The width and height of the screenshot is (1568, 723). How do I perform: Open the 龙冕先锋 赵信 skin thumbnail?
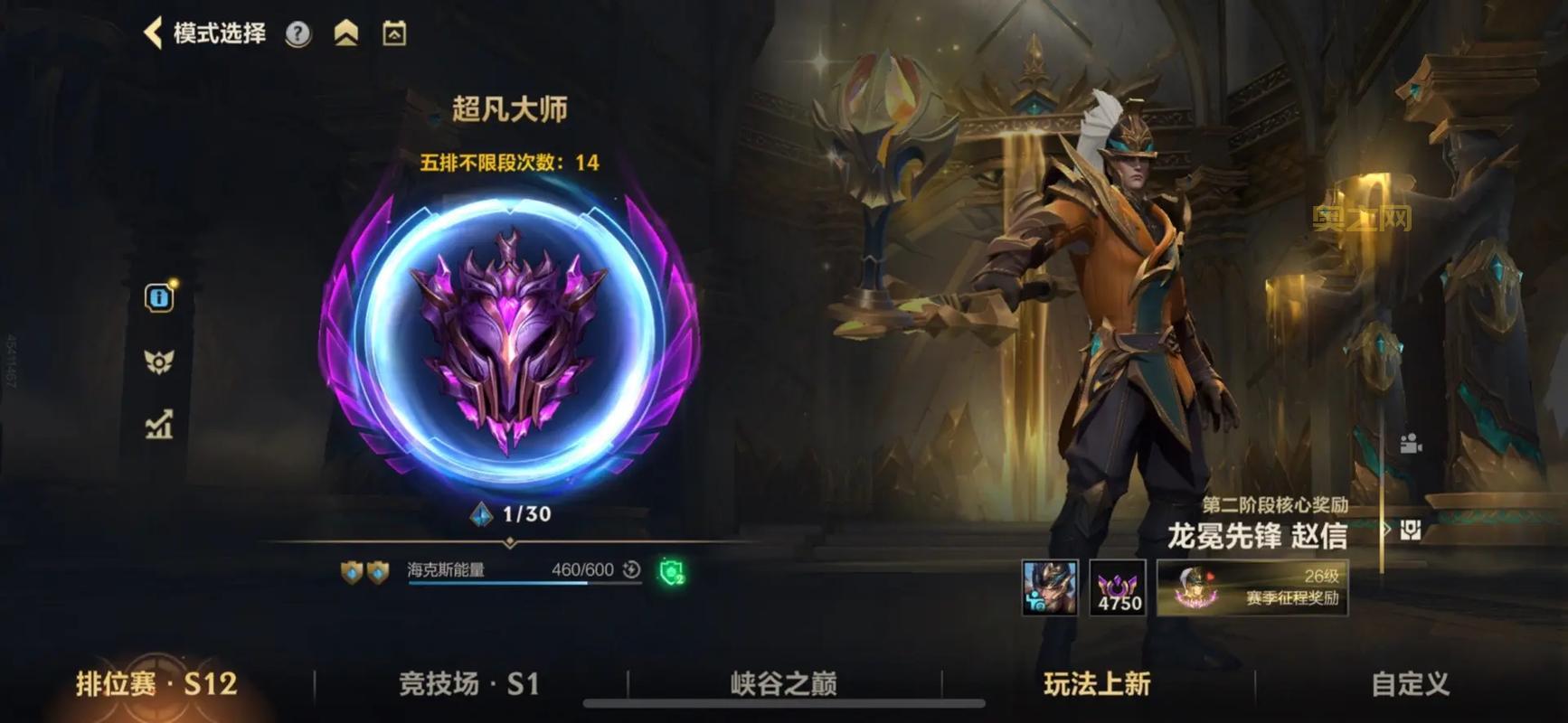click(x=1049, y=589)
